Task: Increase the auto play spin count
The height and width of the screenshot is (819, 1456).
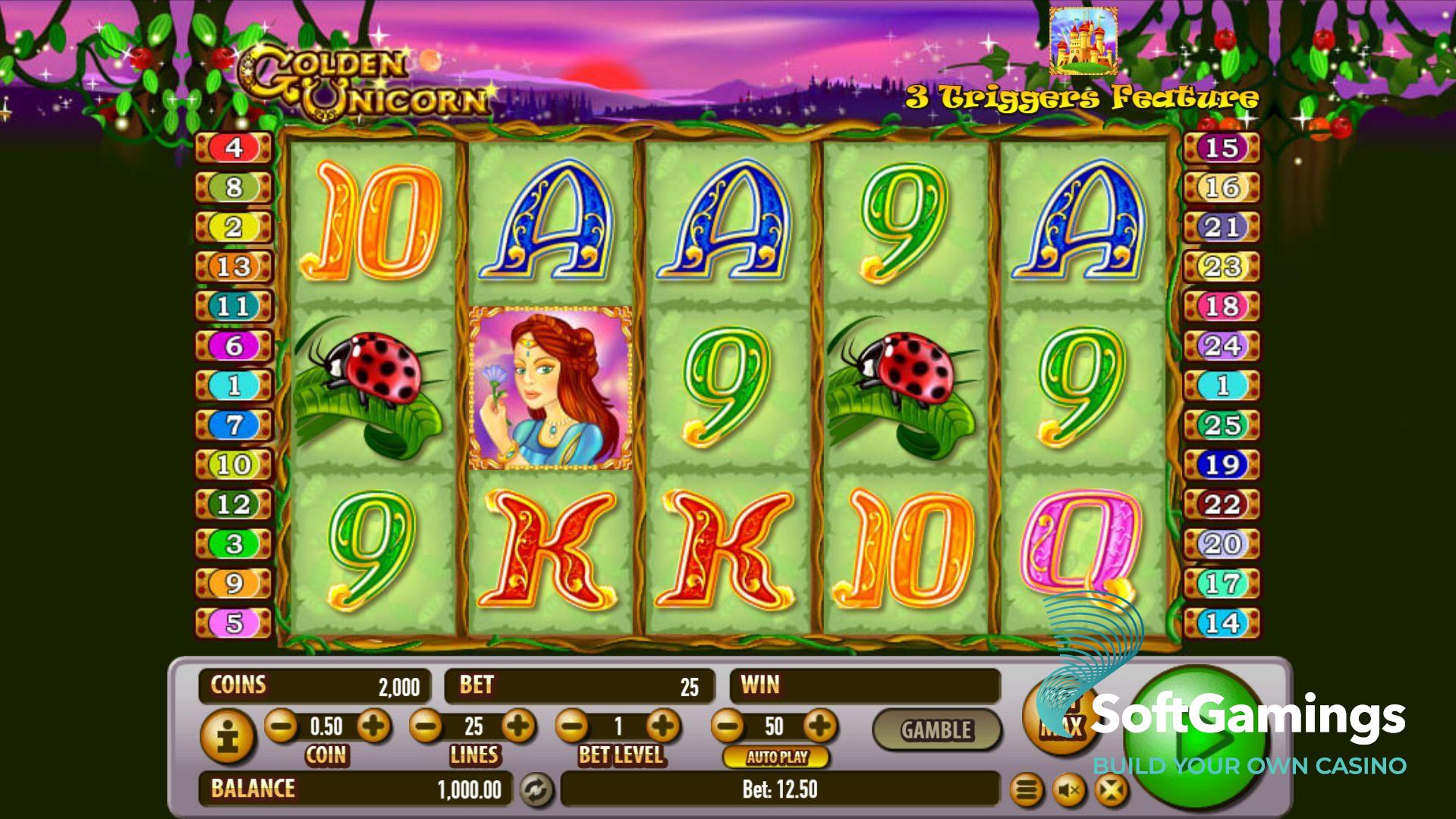Action: 819,726
